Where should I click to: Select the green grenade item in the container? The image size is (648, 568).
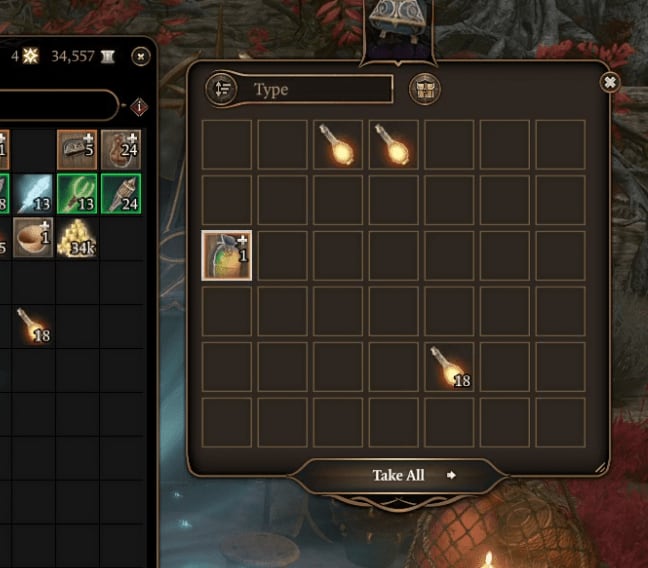tap(227, 255)
